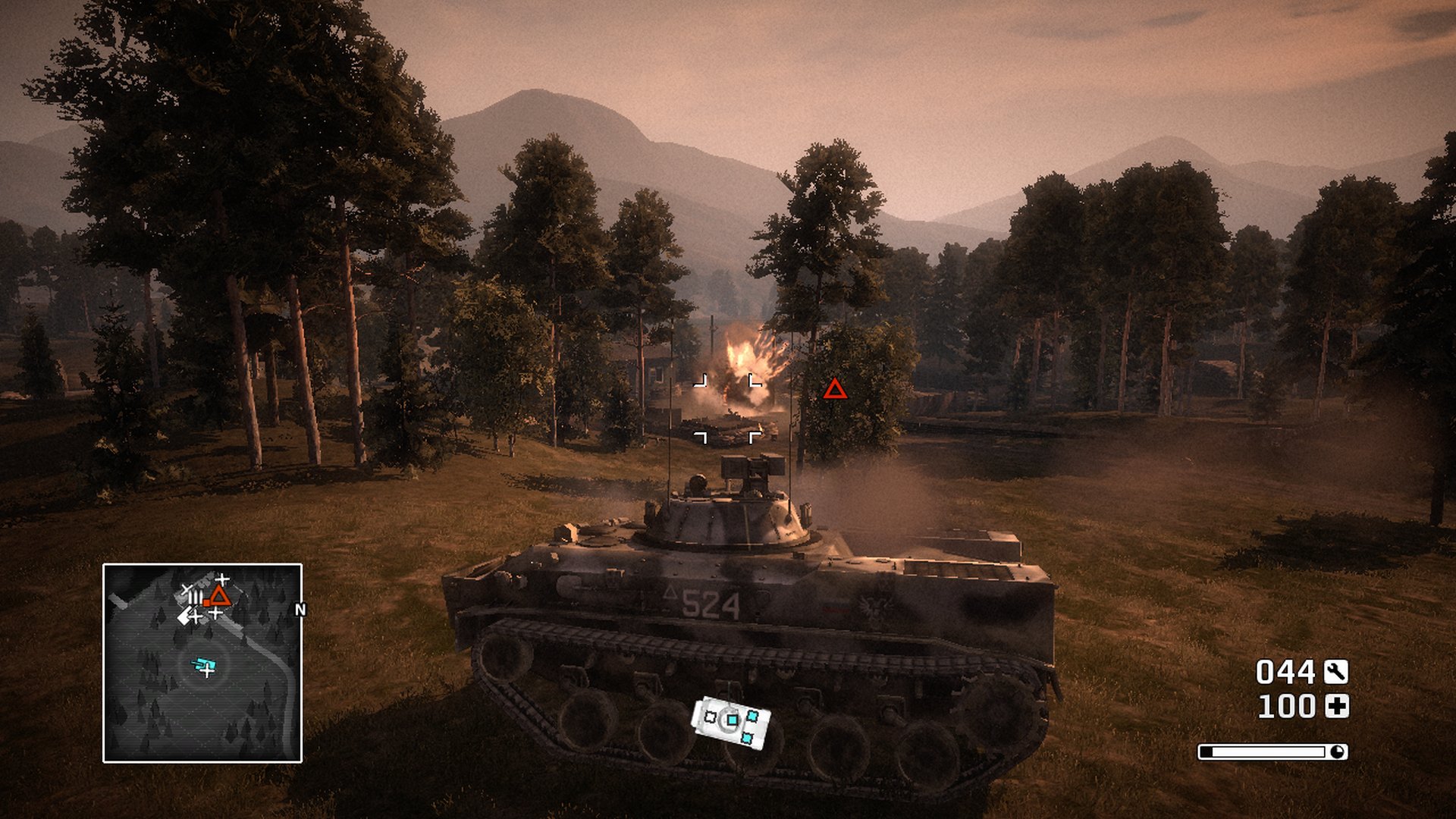
Task: Click the N compass marker on the minimap
Action: coord(300,610)
